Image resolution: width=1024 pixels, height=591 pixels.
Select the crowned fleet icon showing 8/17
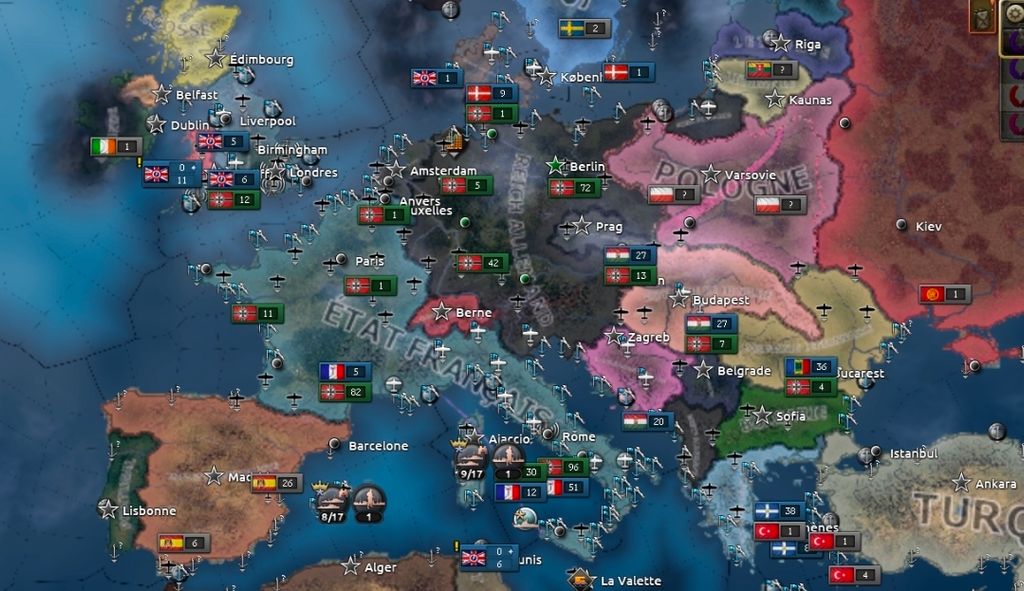332,503
